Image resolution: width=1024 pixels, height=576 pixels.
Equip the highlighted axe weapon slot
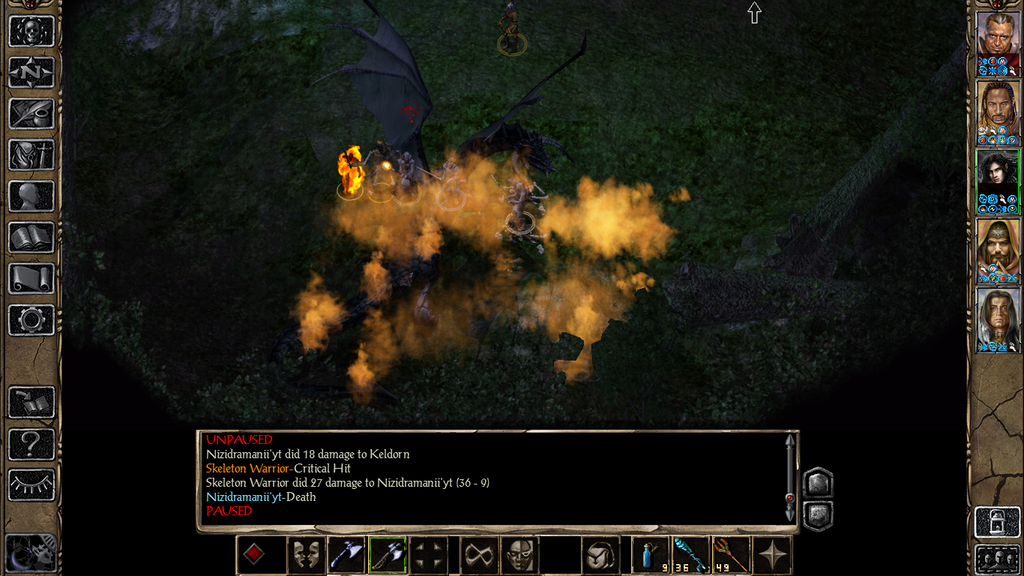tap(387, 555)
